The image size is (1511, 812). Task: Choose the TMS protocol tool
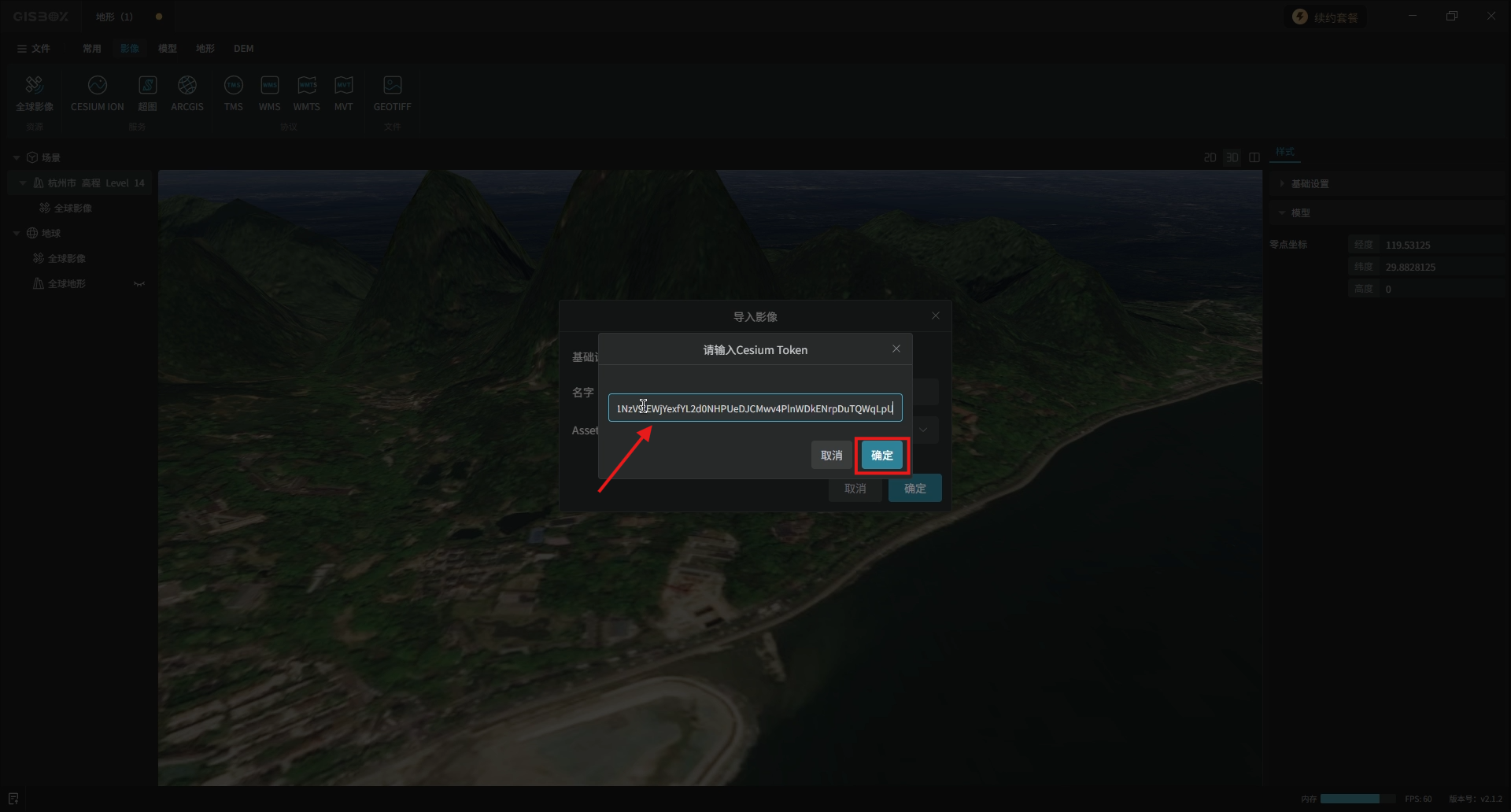[x=233, y=93]
